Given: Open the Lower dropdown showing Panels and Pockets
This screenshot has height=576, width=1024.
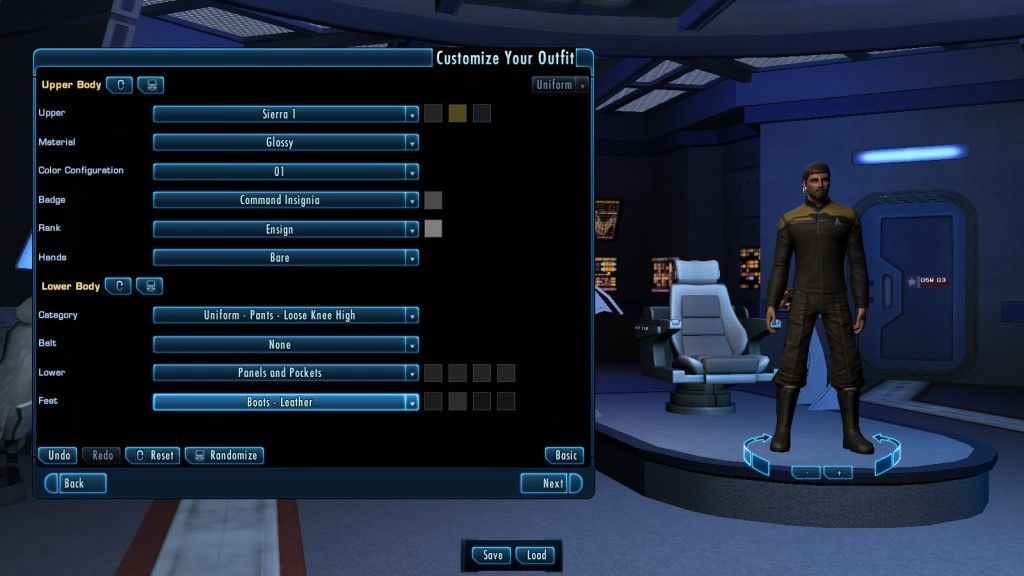Looking at the screenshot, I should (285, 373).
